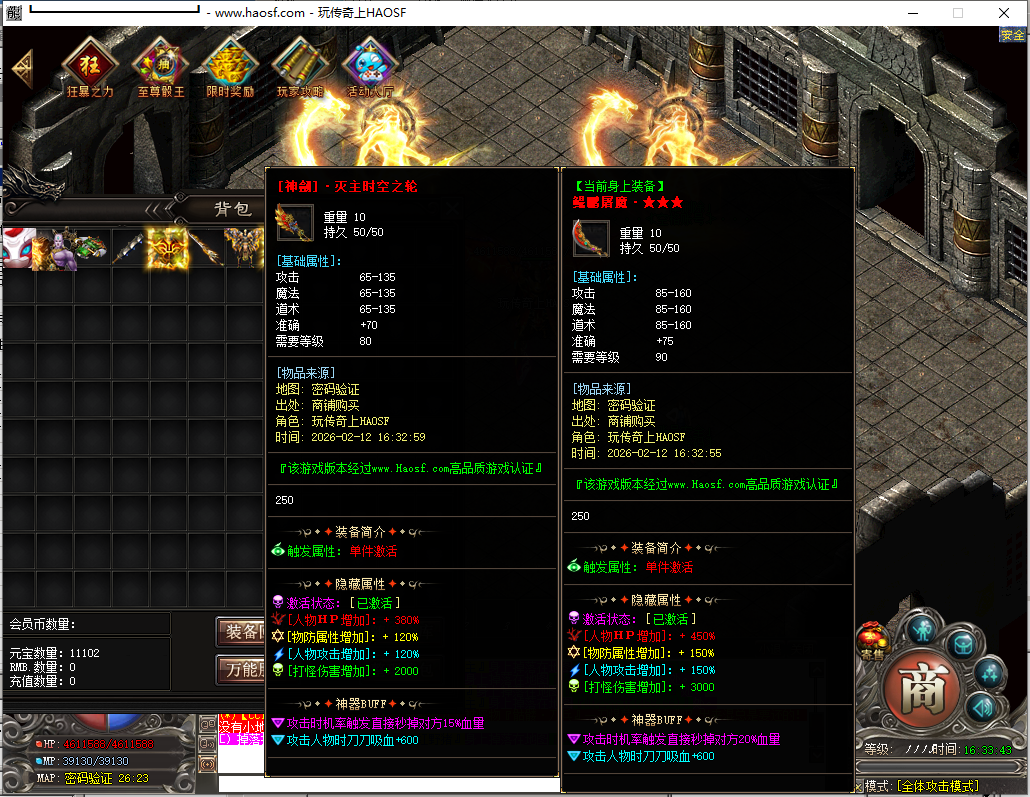Image resolution: width=1030 pixels, height=797 pixels.
Task: Select the white fox mask item
Action: (x=17, y=249)
